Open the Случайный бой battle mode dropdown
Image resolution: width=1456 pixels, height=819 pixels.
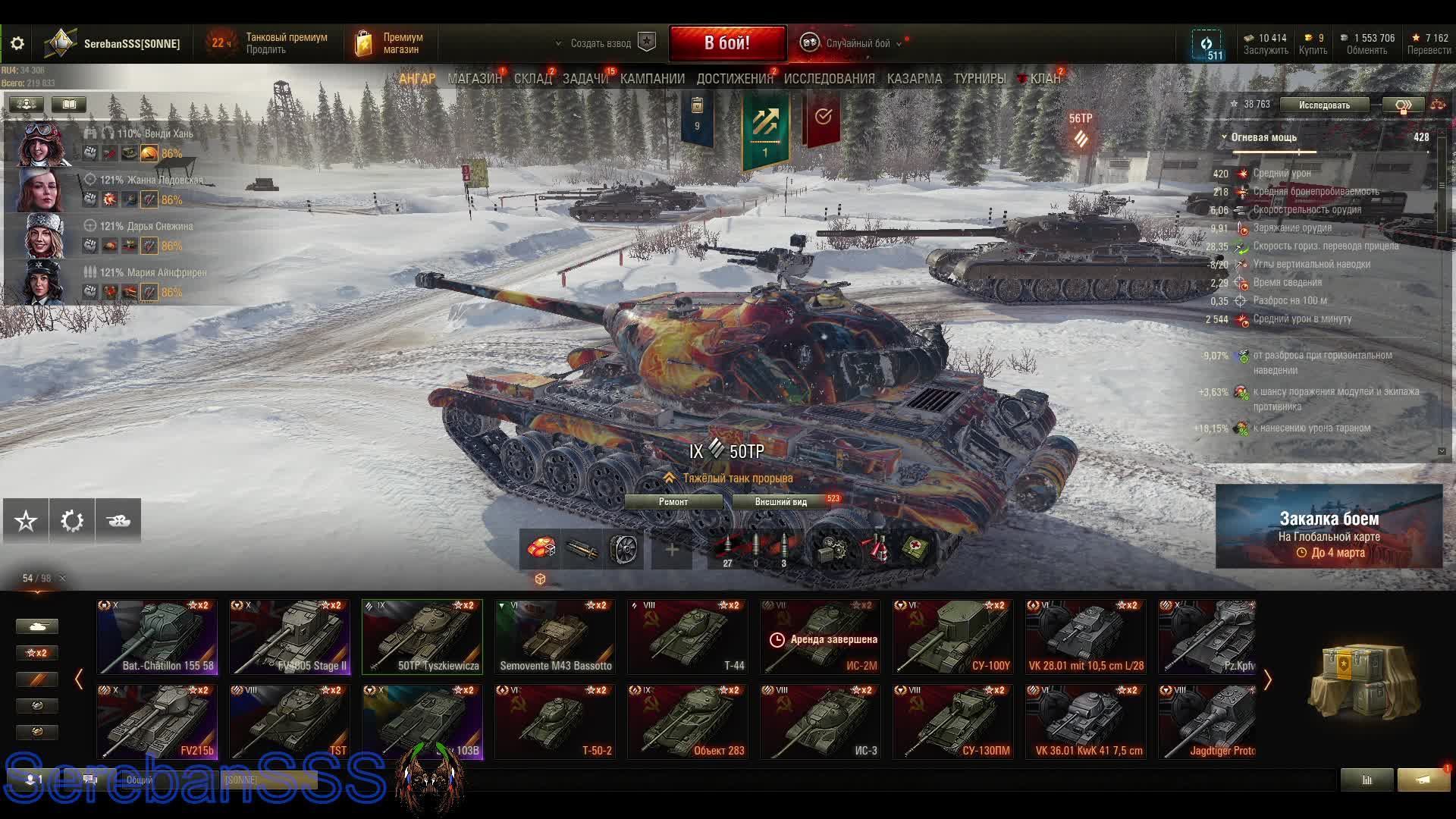tap(858, 44)
